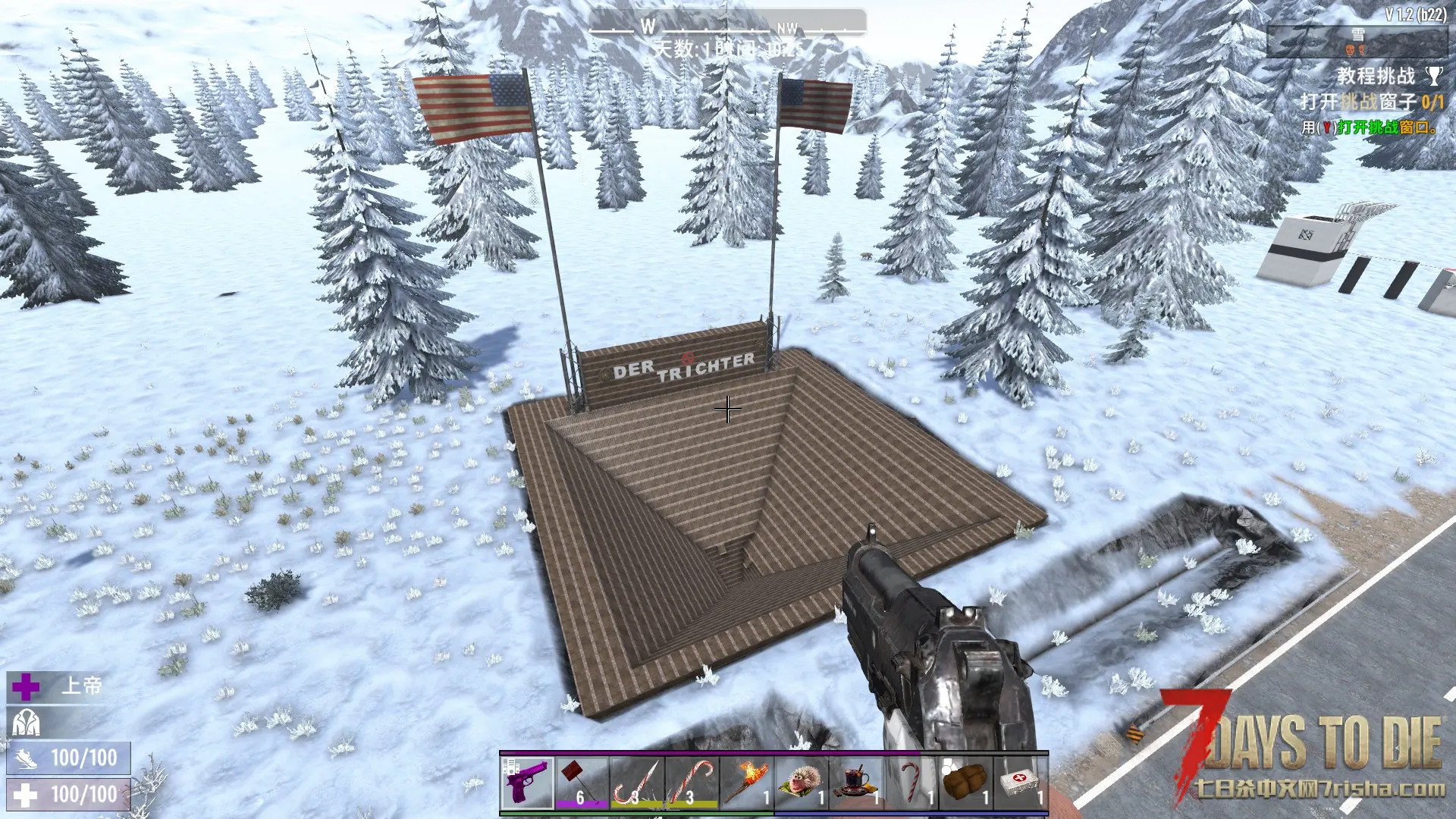This screenshot has height=819, width=1456.
Task: Click the compass strip showing W and NW
Action: pos(727,27)
